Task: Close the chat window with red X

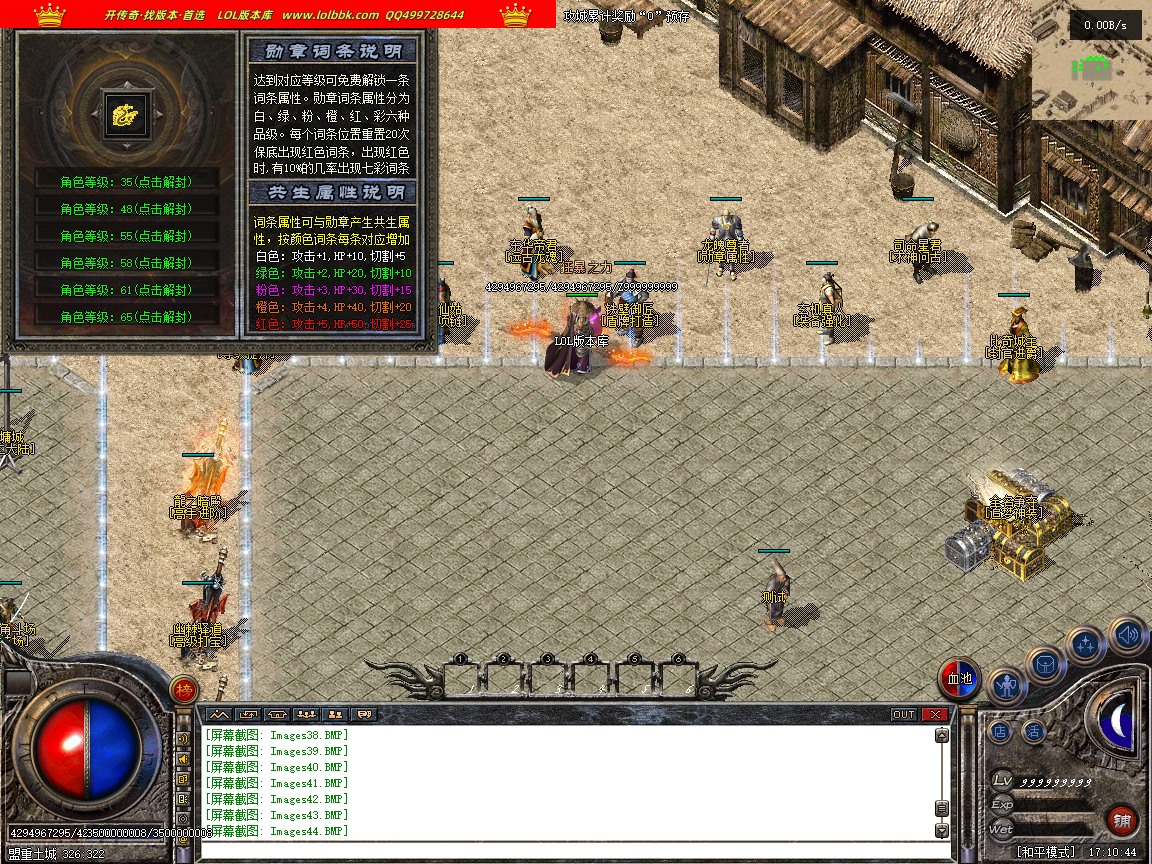Action: pyautogui.click(x=935, y=714)
